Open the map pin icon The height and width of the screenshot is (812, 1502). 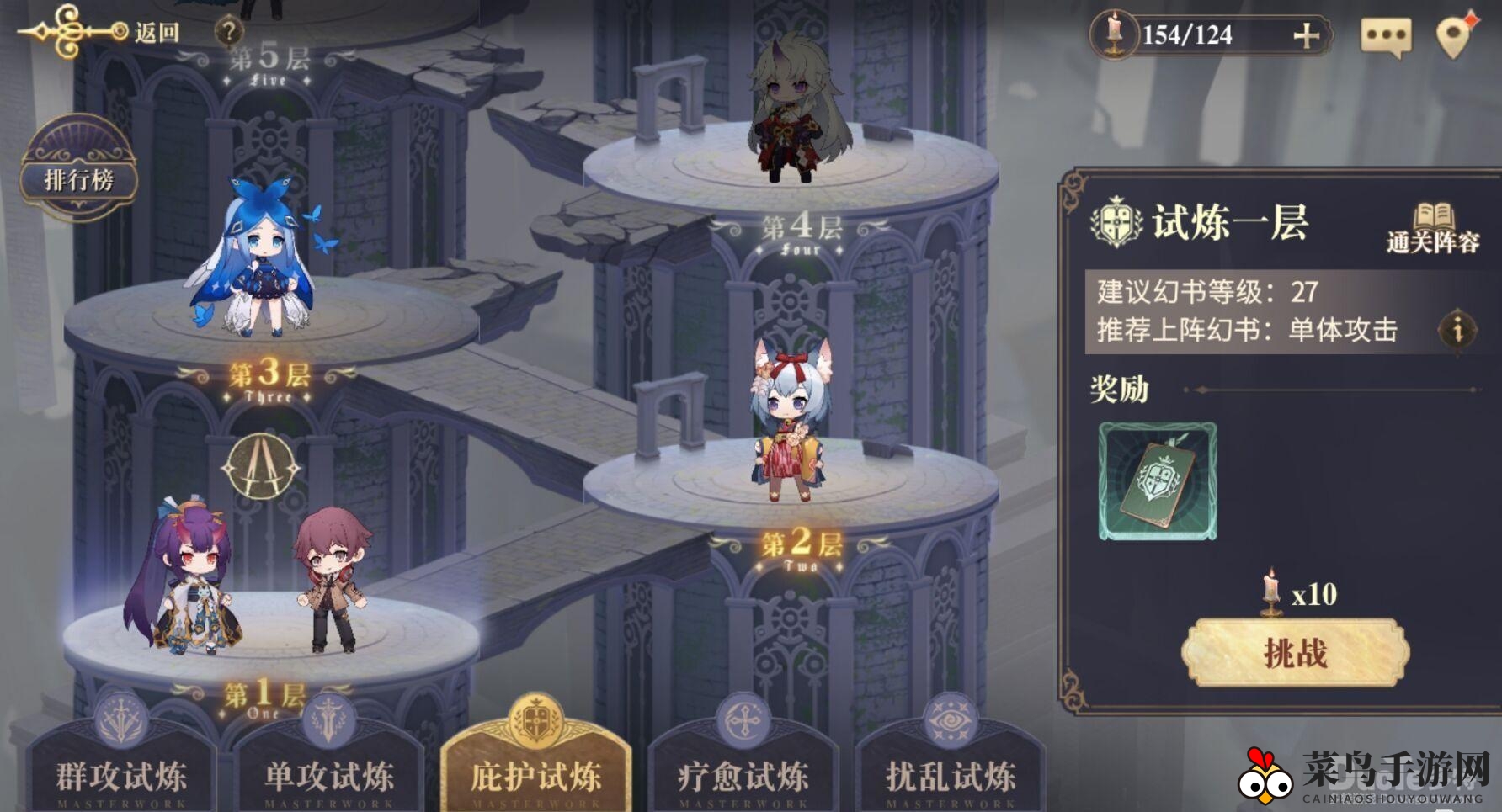point(1454,36)
